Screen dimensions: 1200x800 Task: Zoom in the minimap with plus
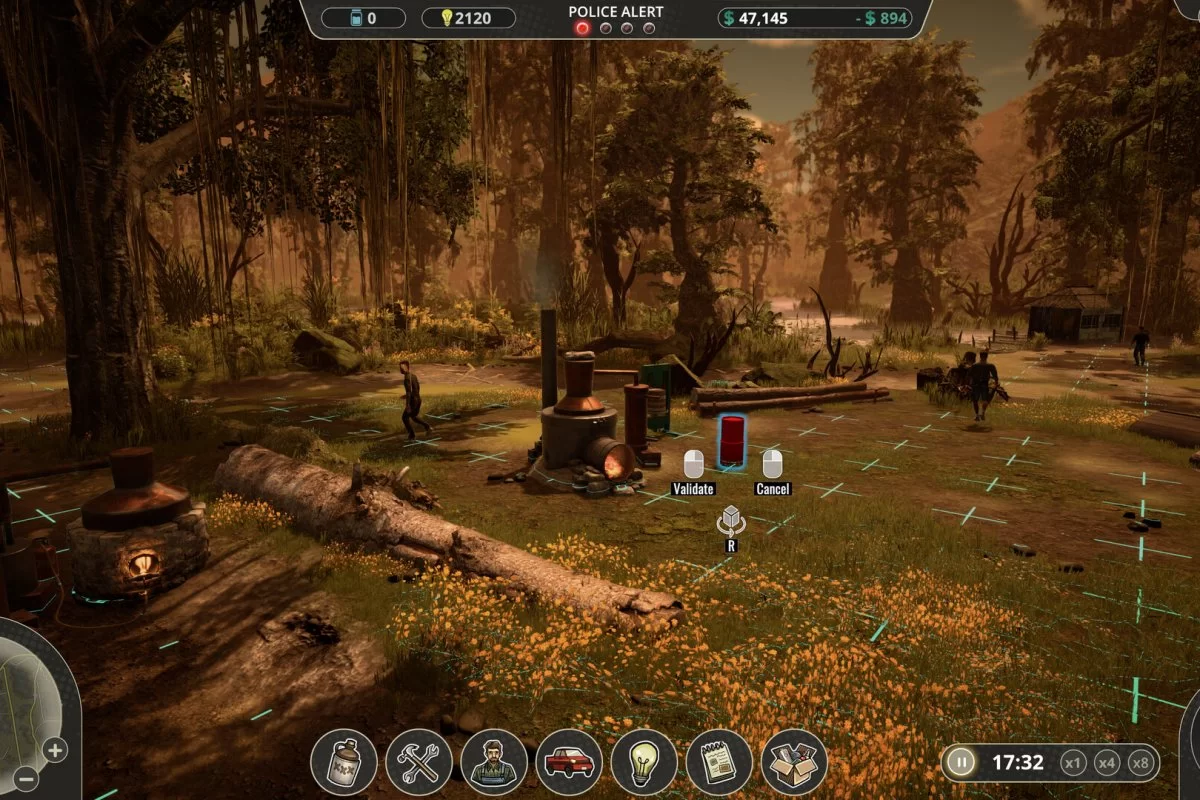click(x=55, y=749)
